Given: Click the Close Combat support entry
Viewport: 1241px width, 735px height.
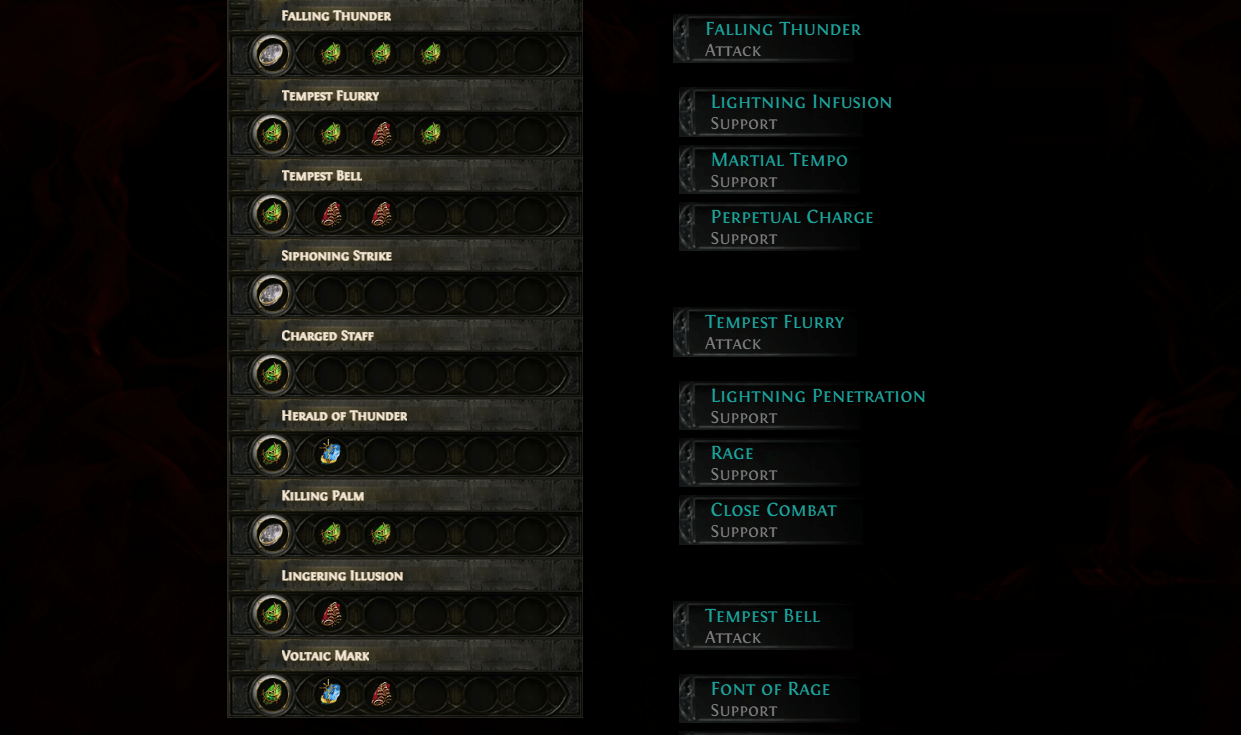Looking at the screenshot, I should click(x=773, y=520).
